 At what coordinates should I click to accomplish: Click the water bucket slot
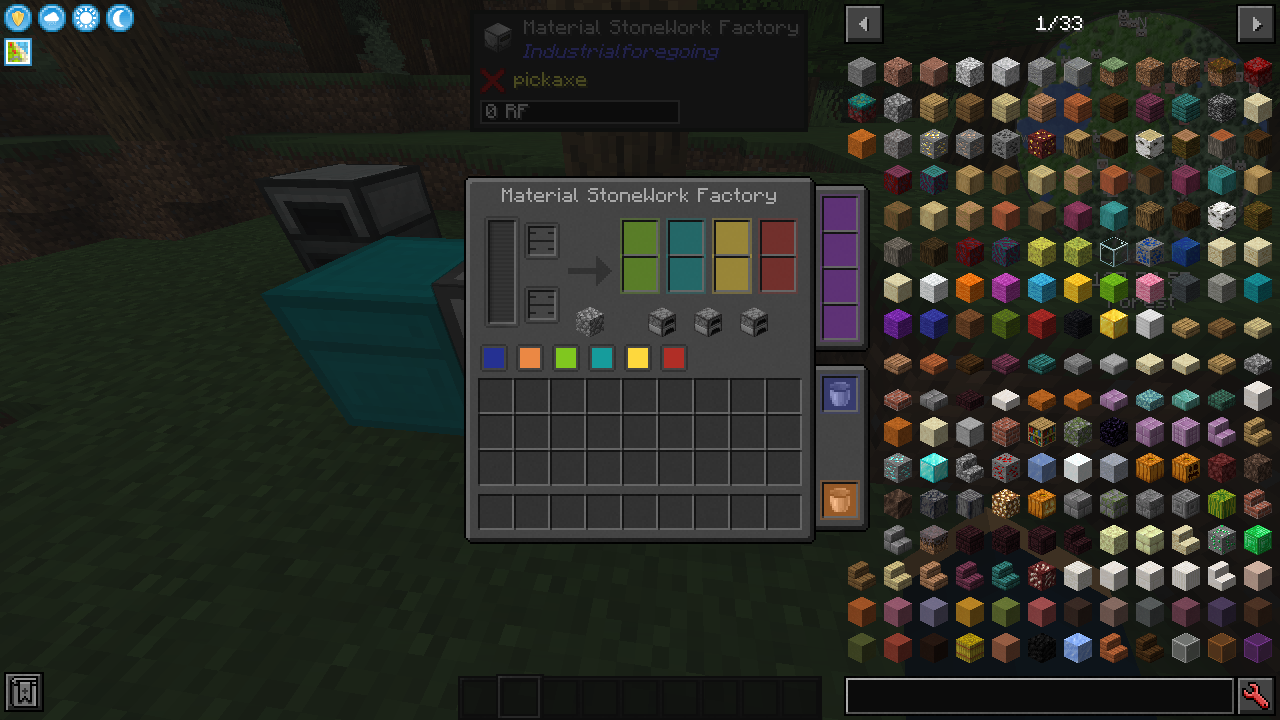838,393
